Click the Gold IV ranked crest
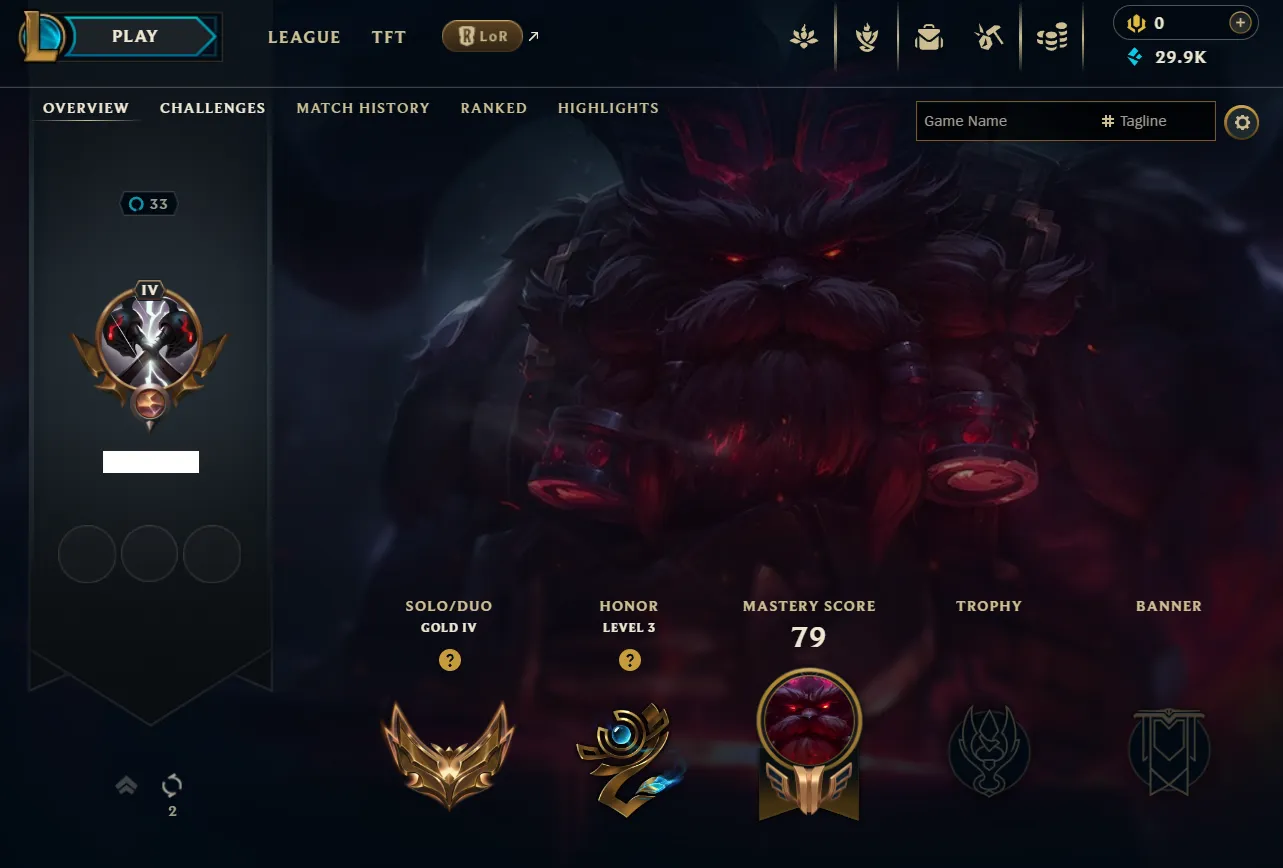Screen dimensions: 1283x868 (449, 755)
